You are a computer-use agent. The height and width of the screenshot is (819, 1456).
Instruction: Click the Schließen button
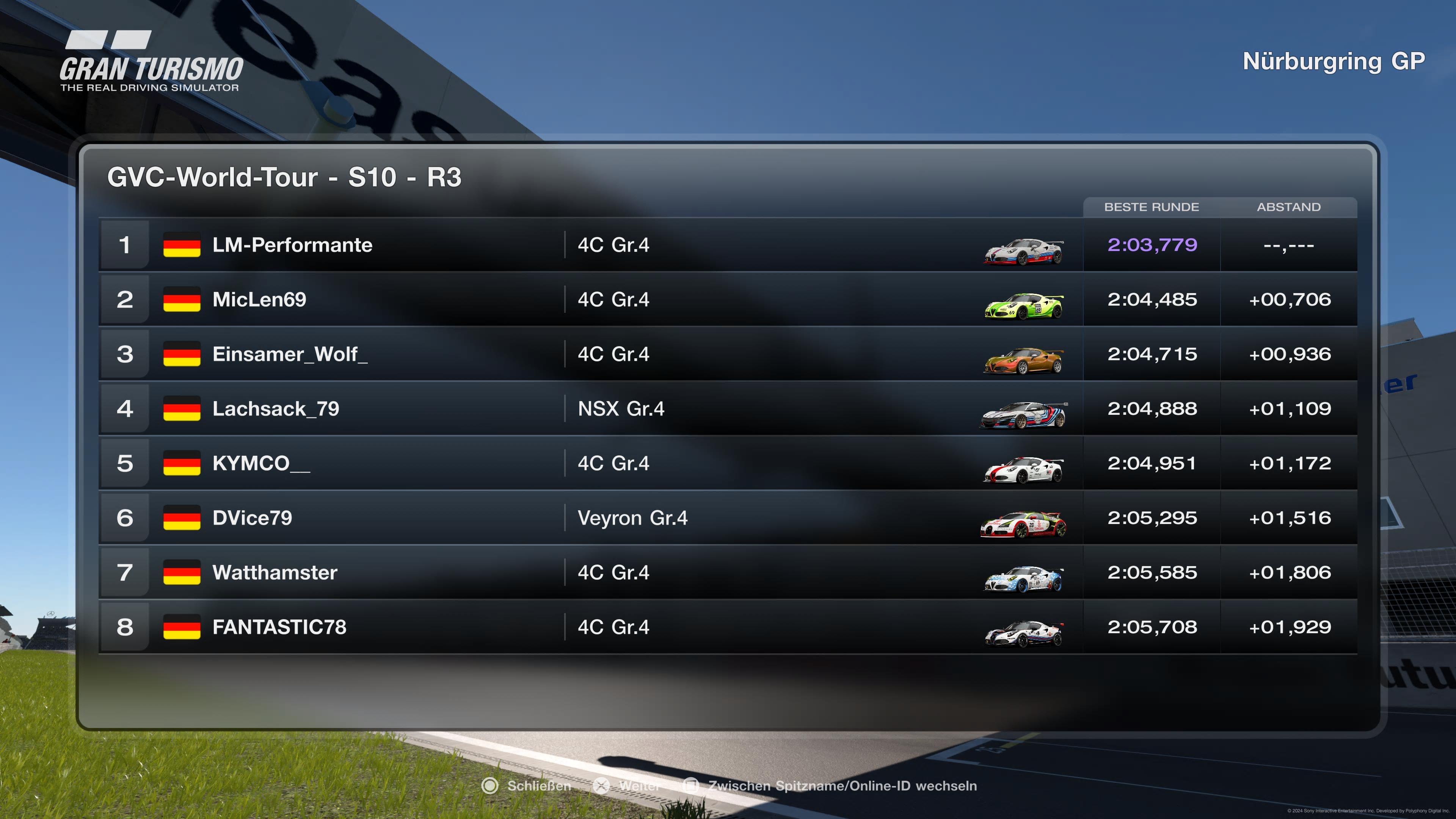(x=537, y=786)
